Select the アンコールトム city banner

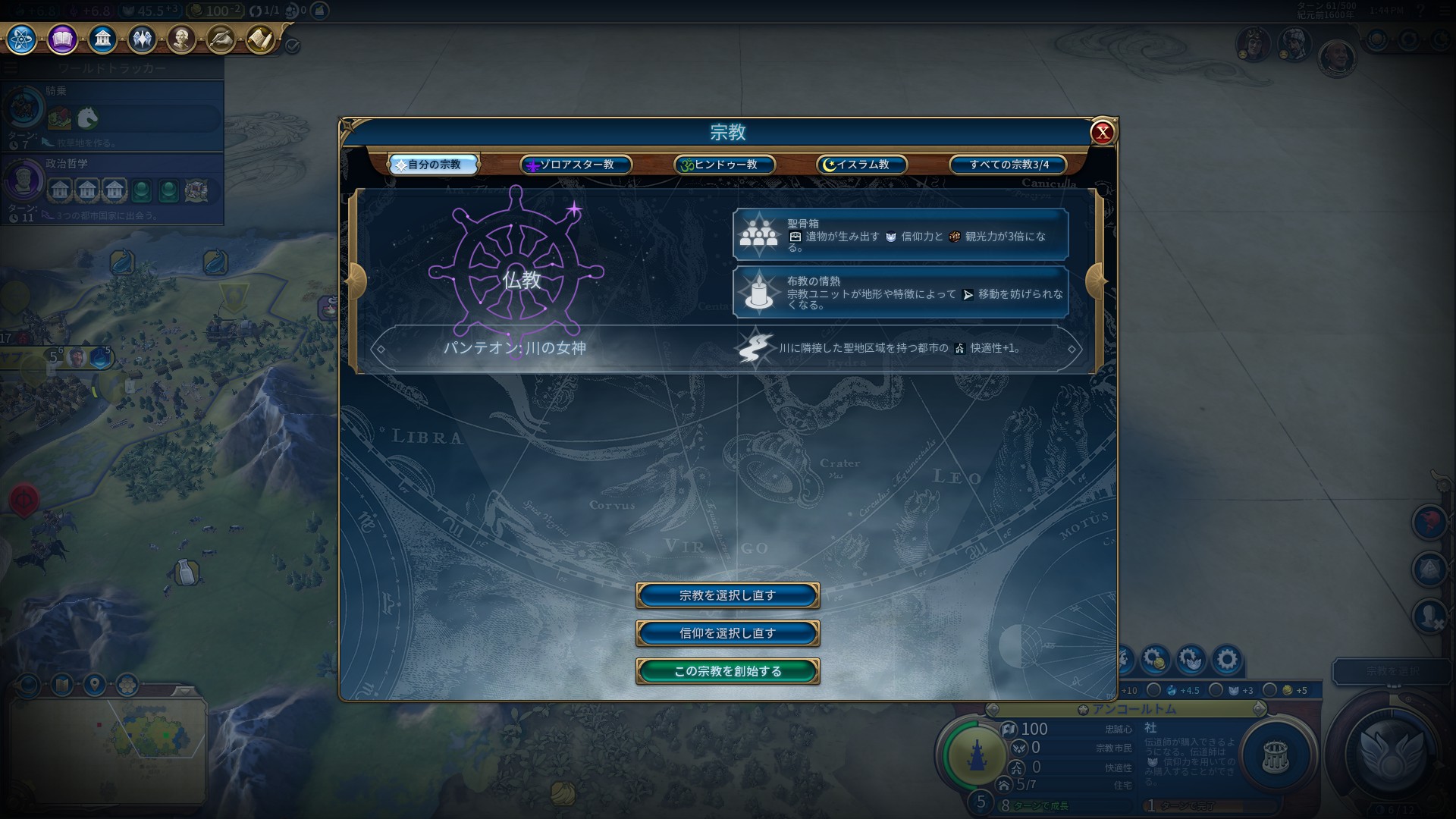(x=1125, y=709)
